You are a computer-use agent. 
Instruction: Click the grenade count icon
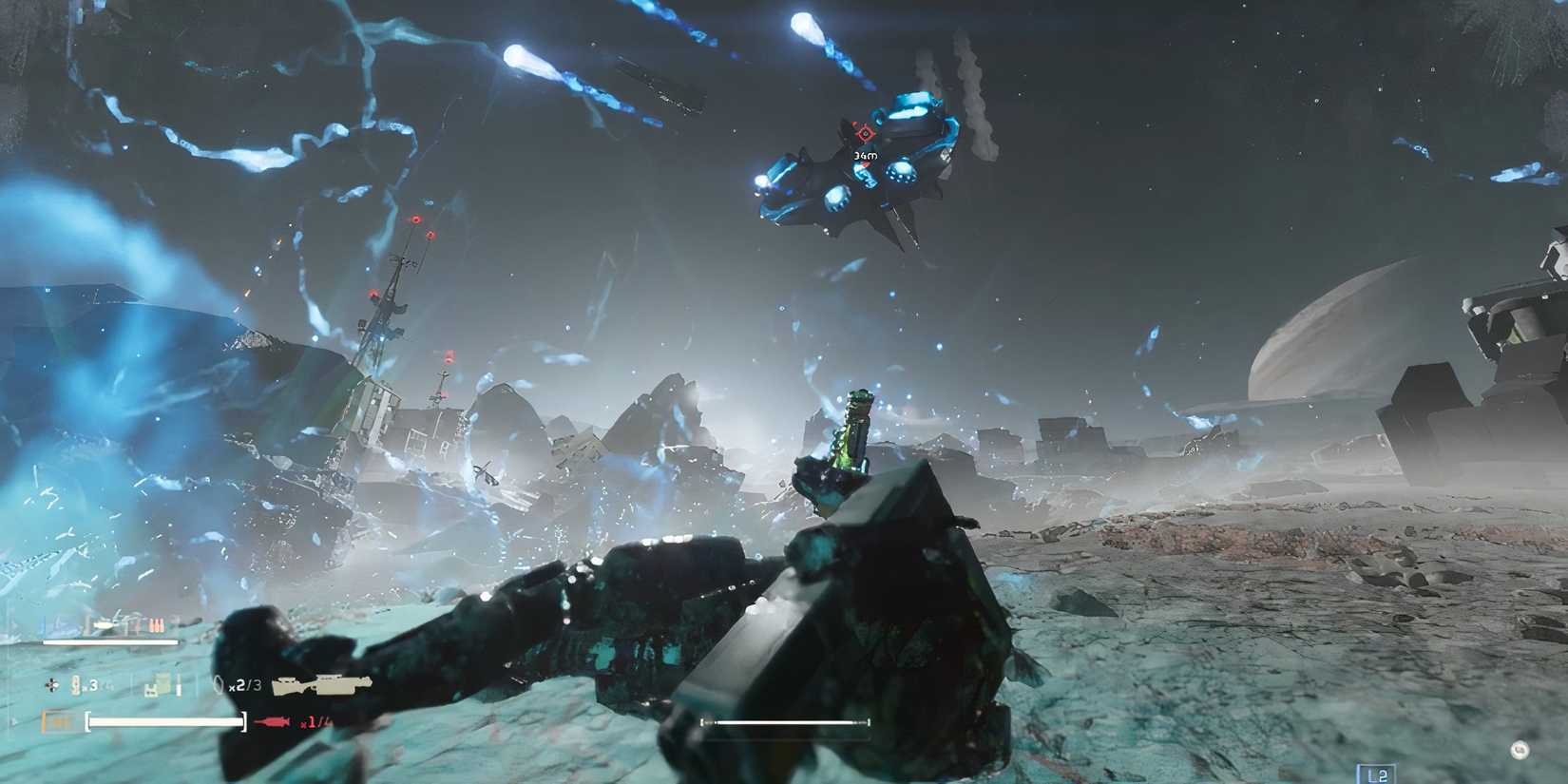click(x=75, y=685)
